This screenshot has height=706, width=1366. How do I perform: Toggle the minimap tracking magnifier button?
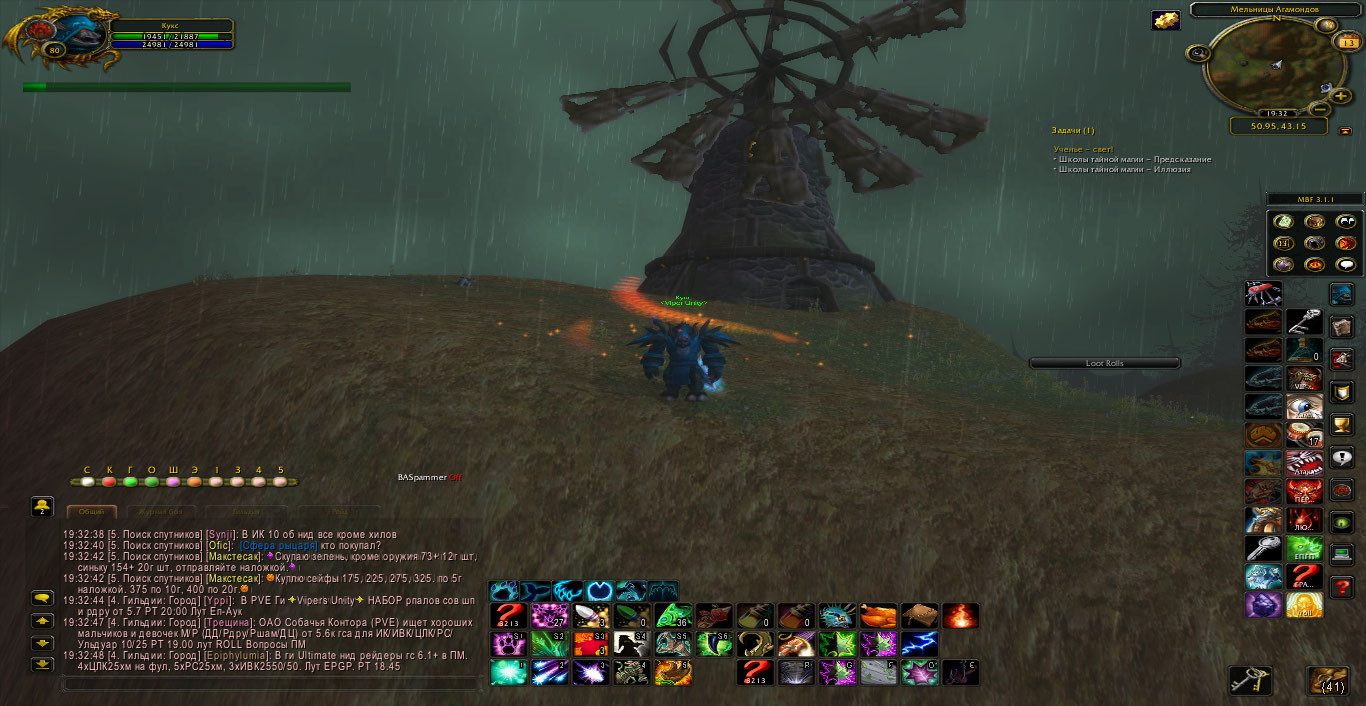coord(1197,52)
